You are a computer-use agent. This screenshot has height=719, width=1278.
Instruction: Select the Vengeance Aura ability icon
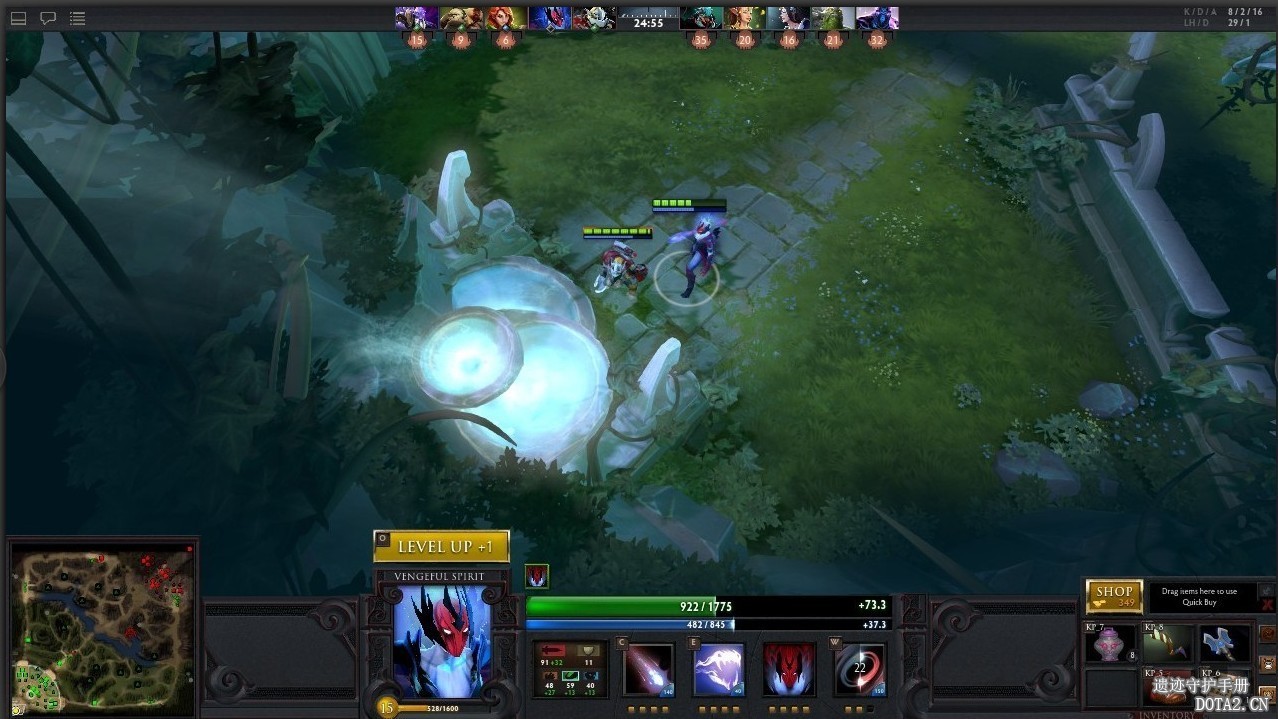point(788,669)
